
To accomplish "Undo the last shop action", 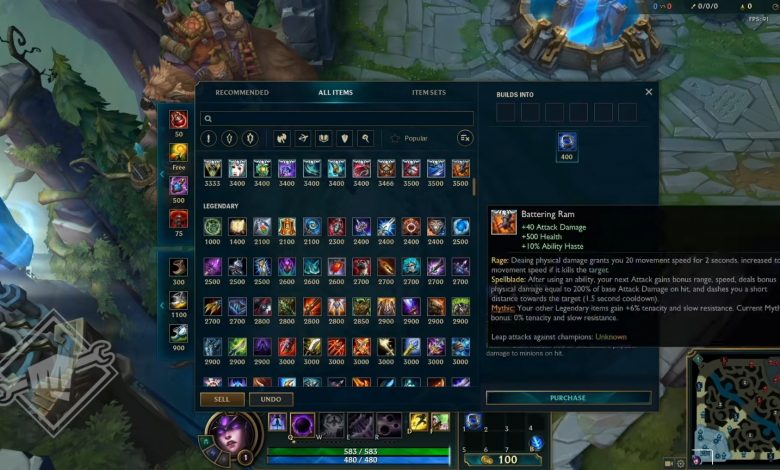I will click(x=271, y=399).
